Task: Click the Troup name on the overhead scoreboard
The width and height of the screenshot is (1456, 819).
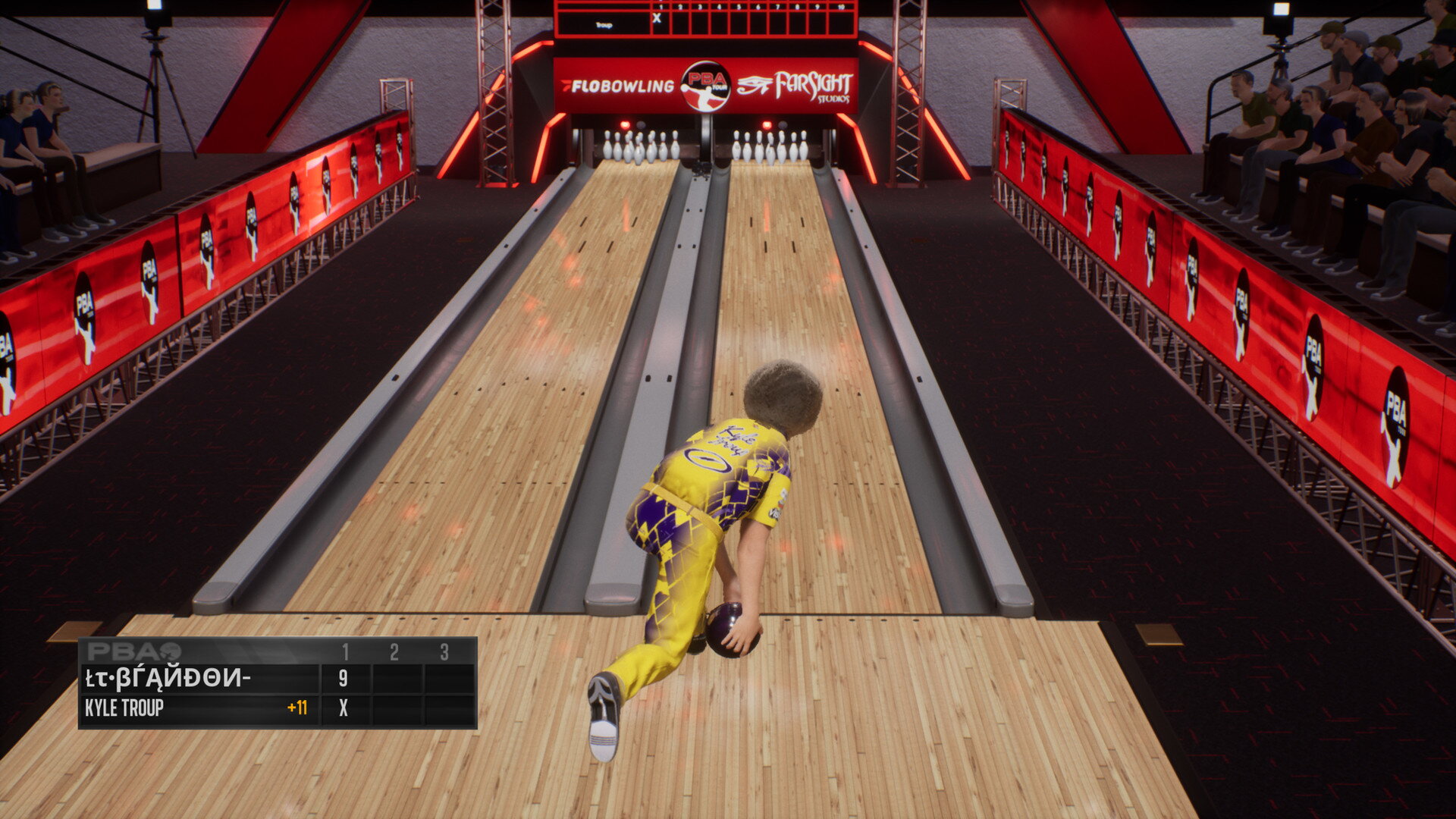Action: pyautogui.click(x=604, y=25)
